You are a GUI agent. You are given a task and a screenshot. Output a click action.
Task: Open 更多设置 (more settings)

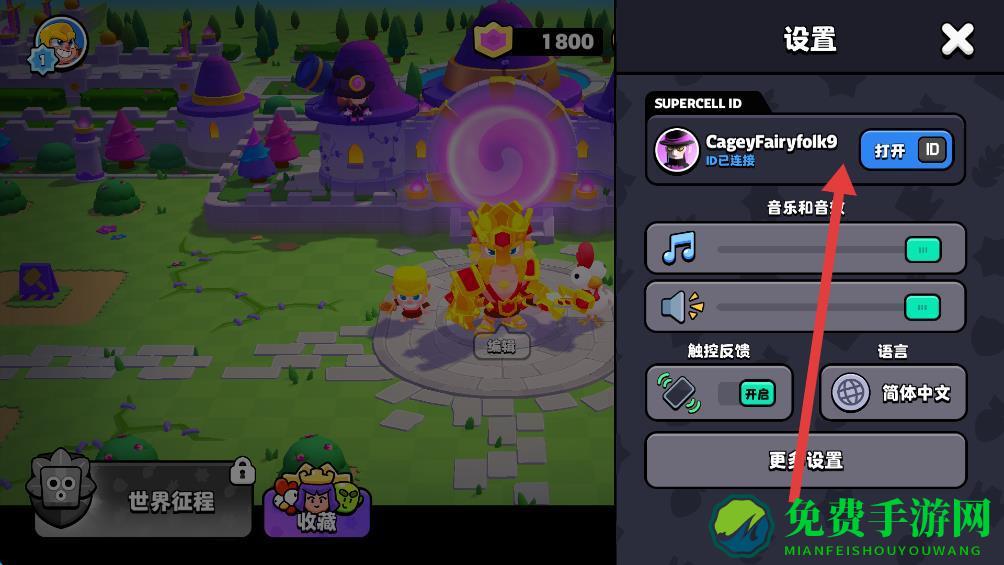click(805, 460)
